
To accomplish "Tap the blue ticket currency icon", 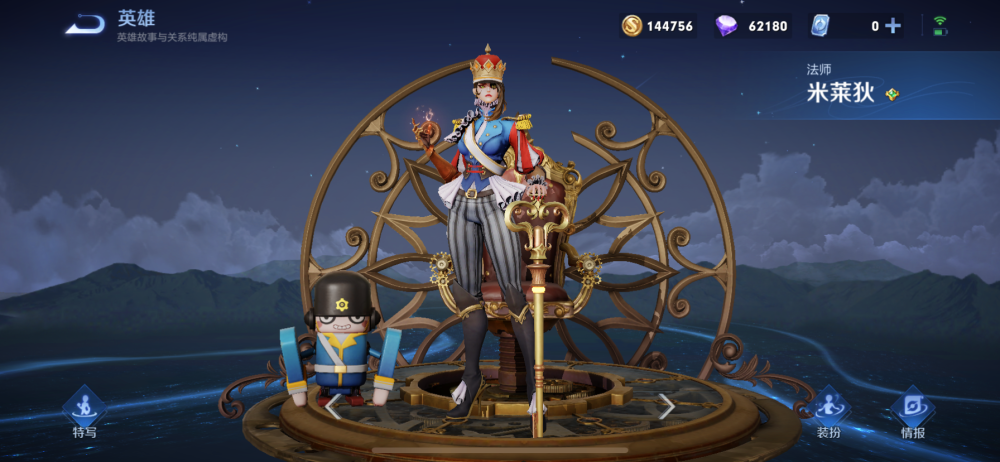I will (x=820, y=26).
